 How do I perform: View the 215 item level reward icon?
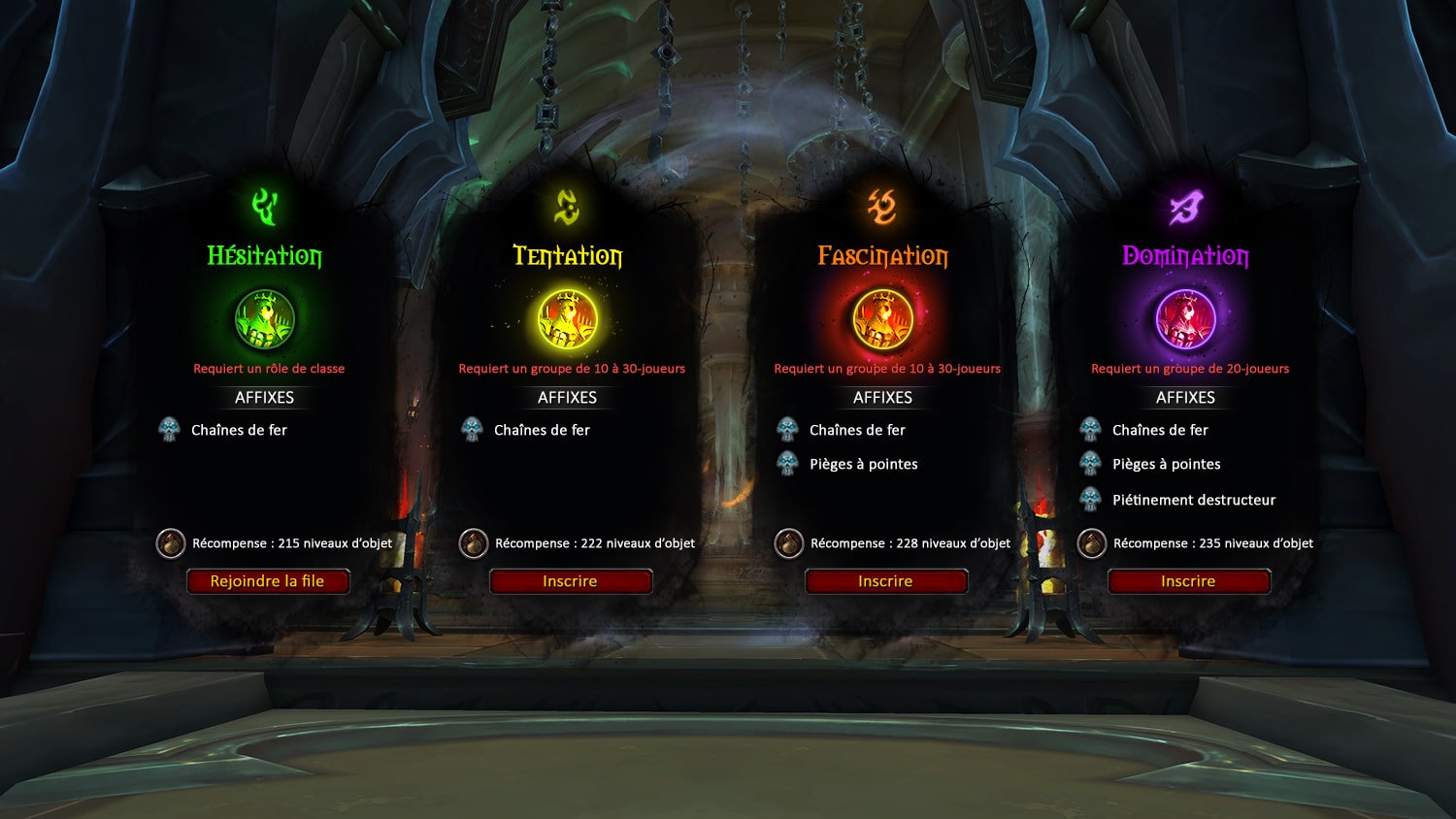coord(171,543)
